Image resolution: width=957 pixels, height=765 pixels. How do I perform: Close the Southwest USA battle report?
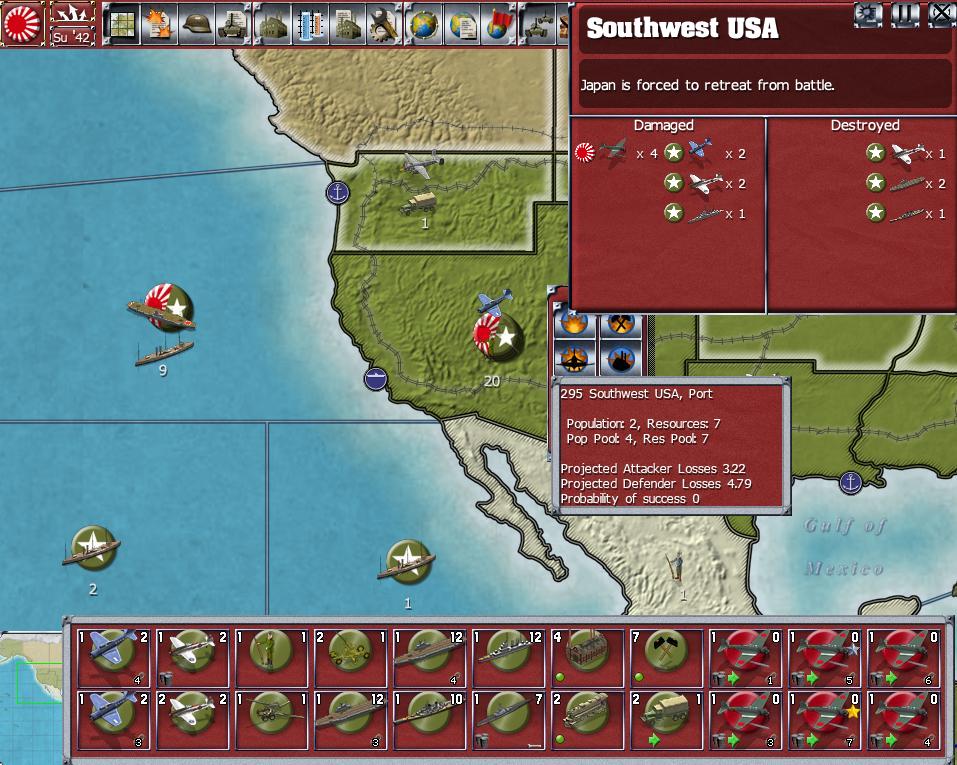tap(941, 13)
